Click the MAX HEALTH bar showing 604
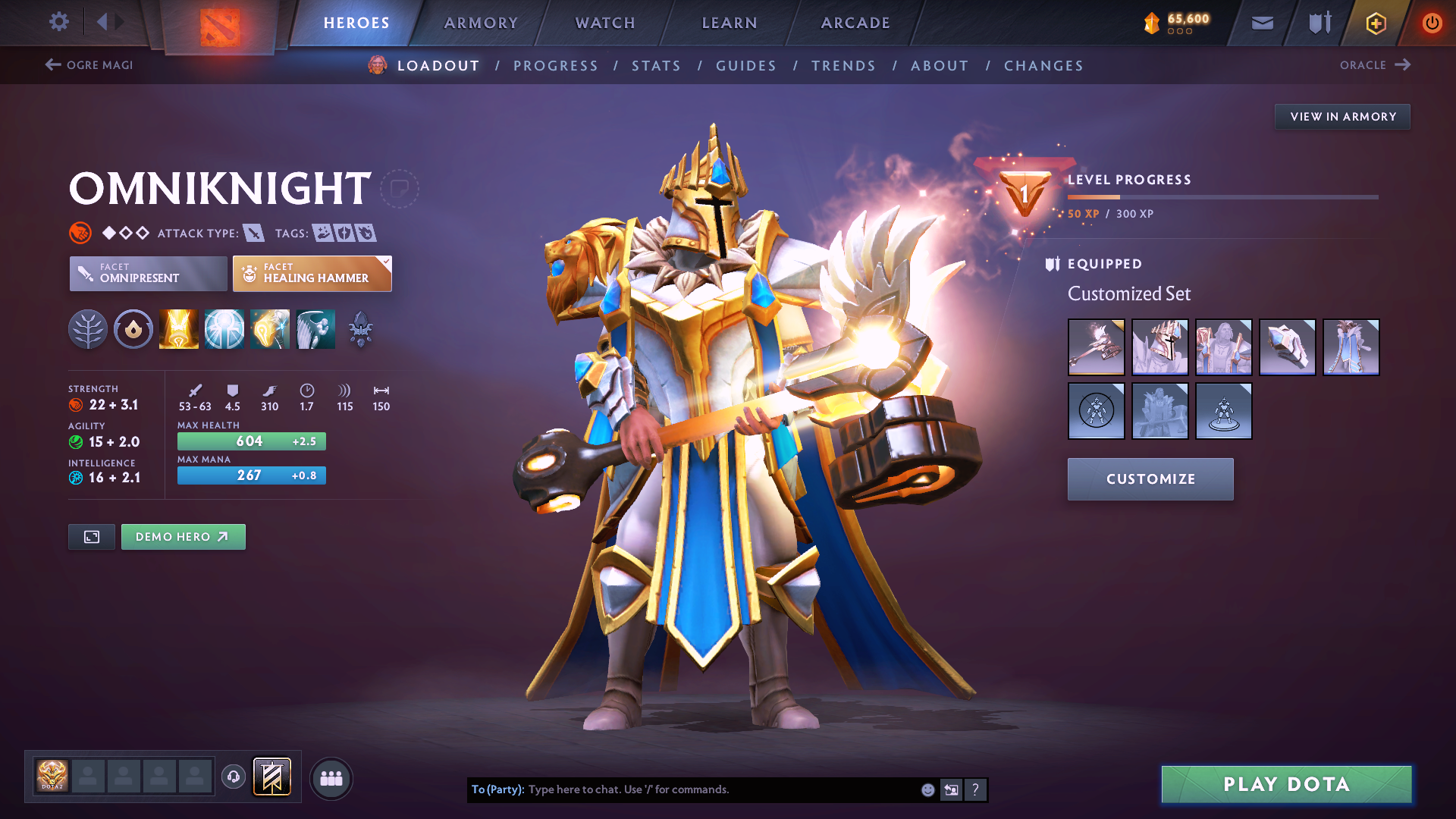 coord(251,441)
